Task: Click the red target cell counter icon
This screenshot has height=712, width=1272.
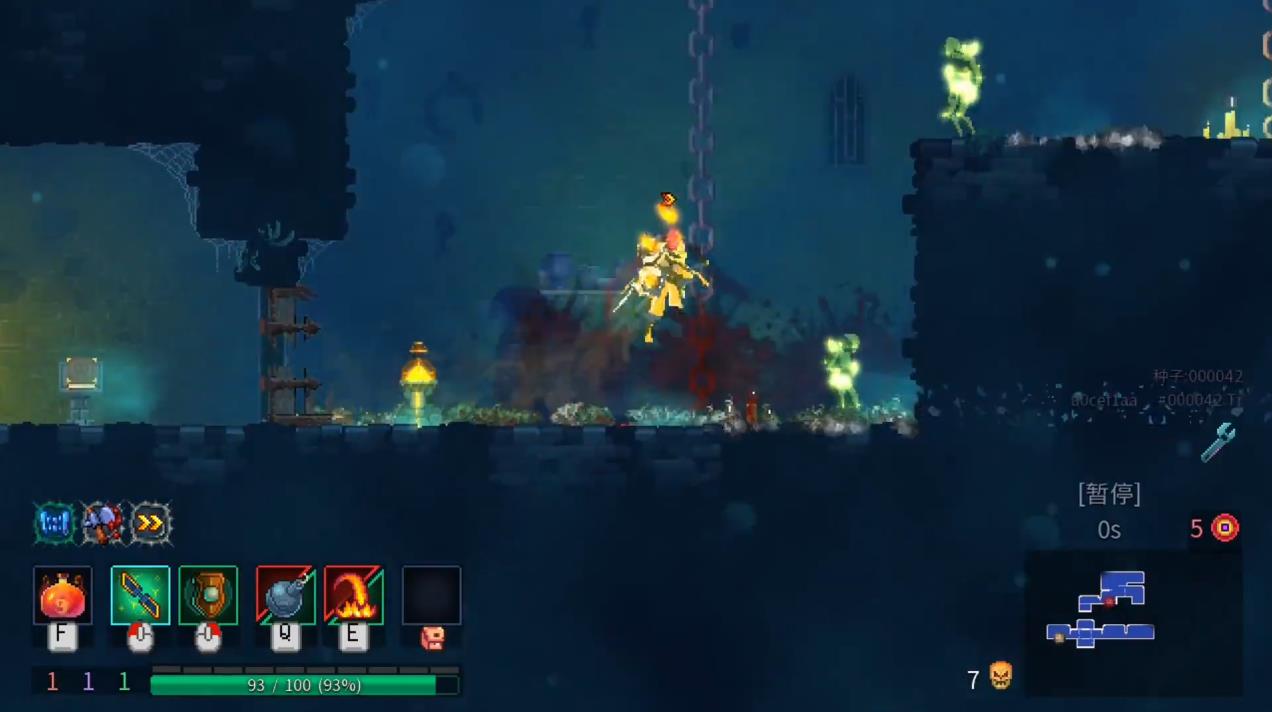Action: tap(1225, 528)
